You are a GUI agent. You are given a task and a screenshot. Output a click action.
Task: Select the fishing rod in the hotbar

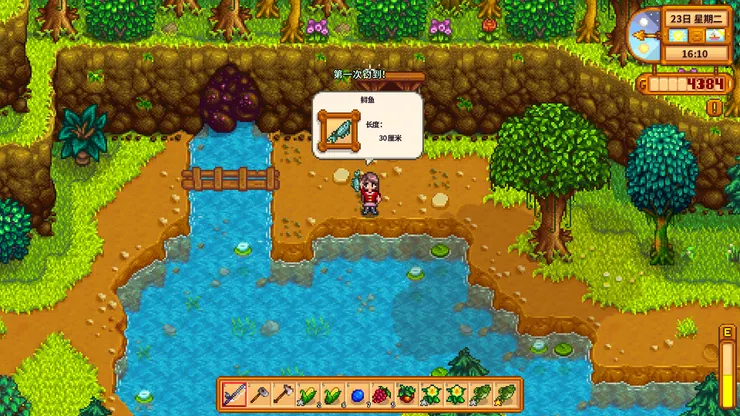pos(233,394)
